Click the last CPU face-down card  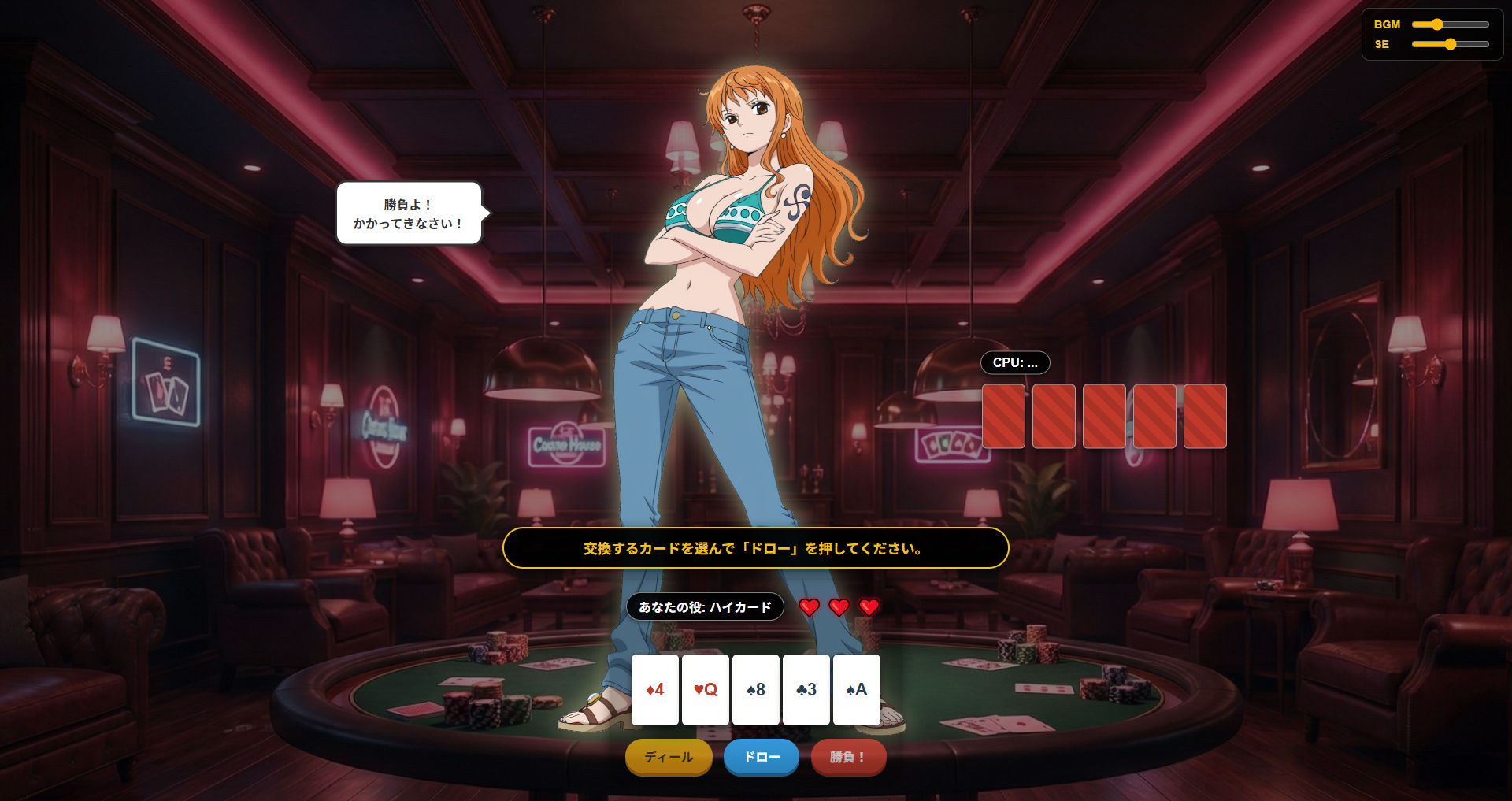pos(1206,416)
